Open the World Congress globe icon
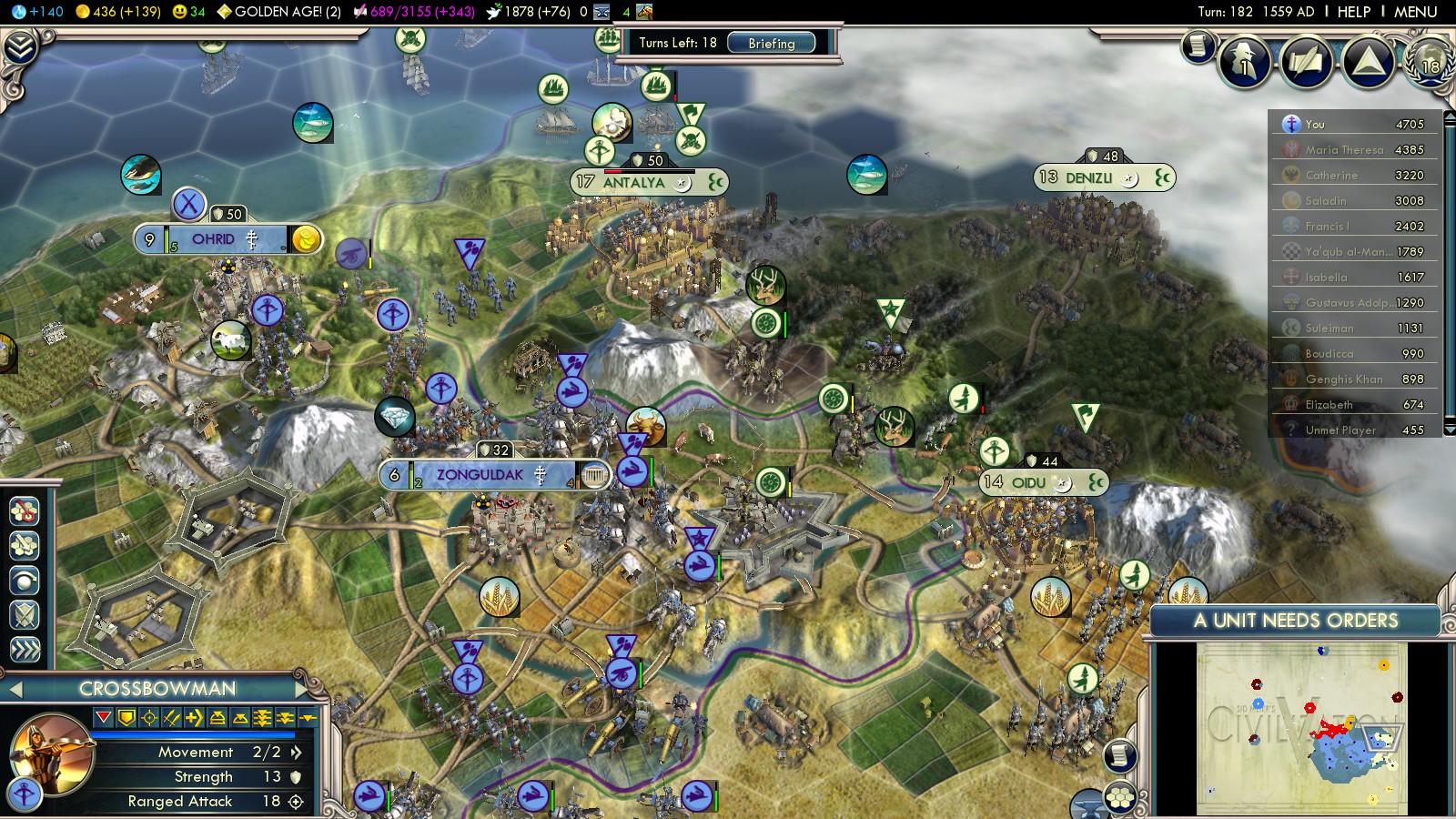Viewport: 1456px width, 819px height. [1429, 61]
